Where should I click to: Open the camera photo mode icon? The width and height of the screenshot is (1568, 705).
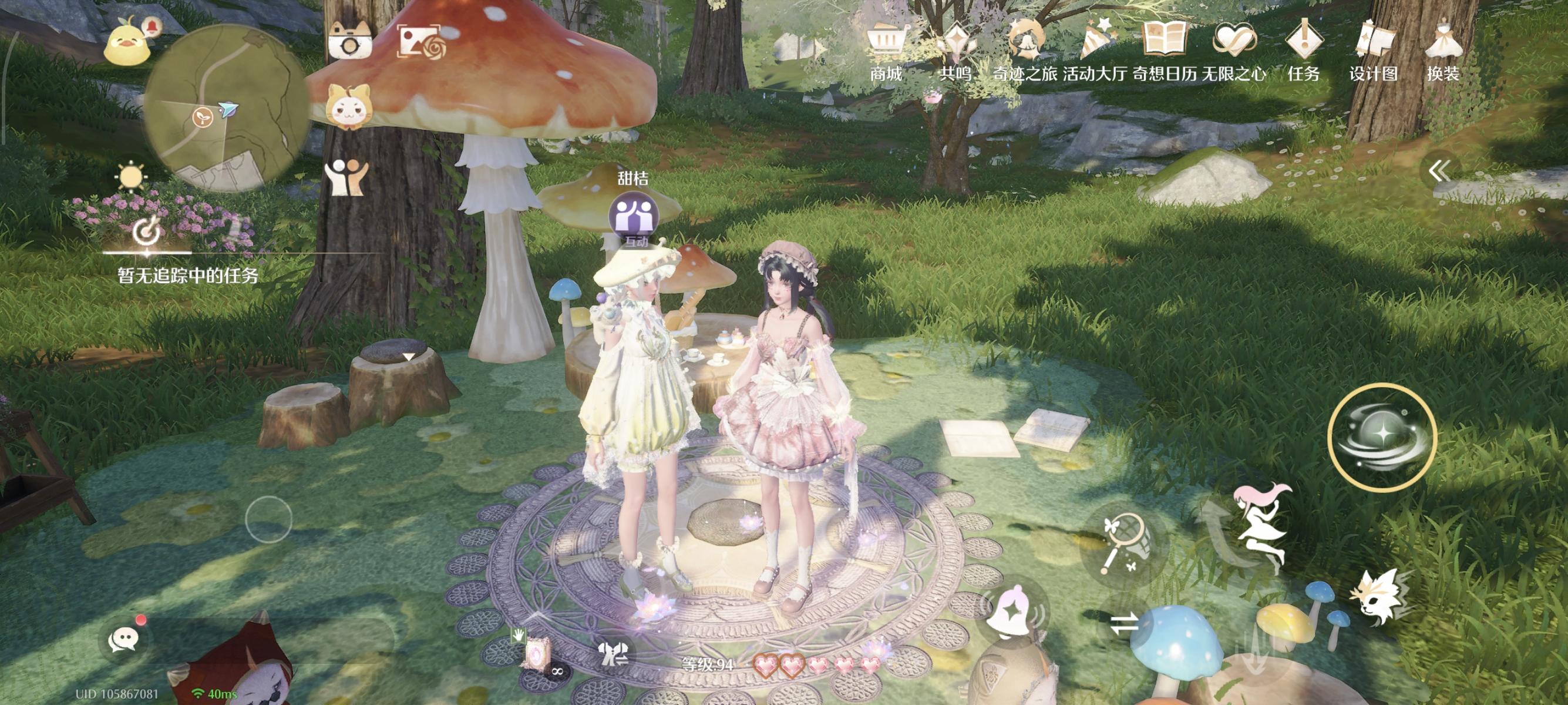349,40
